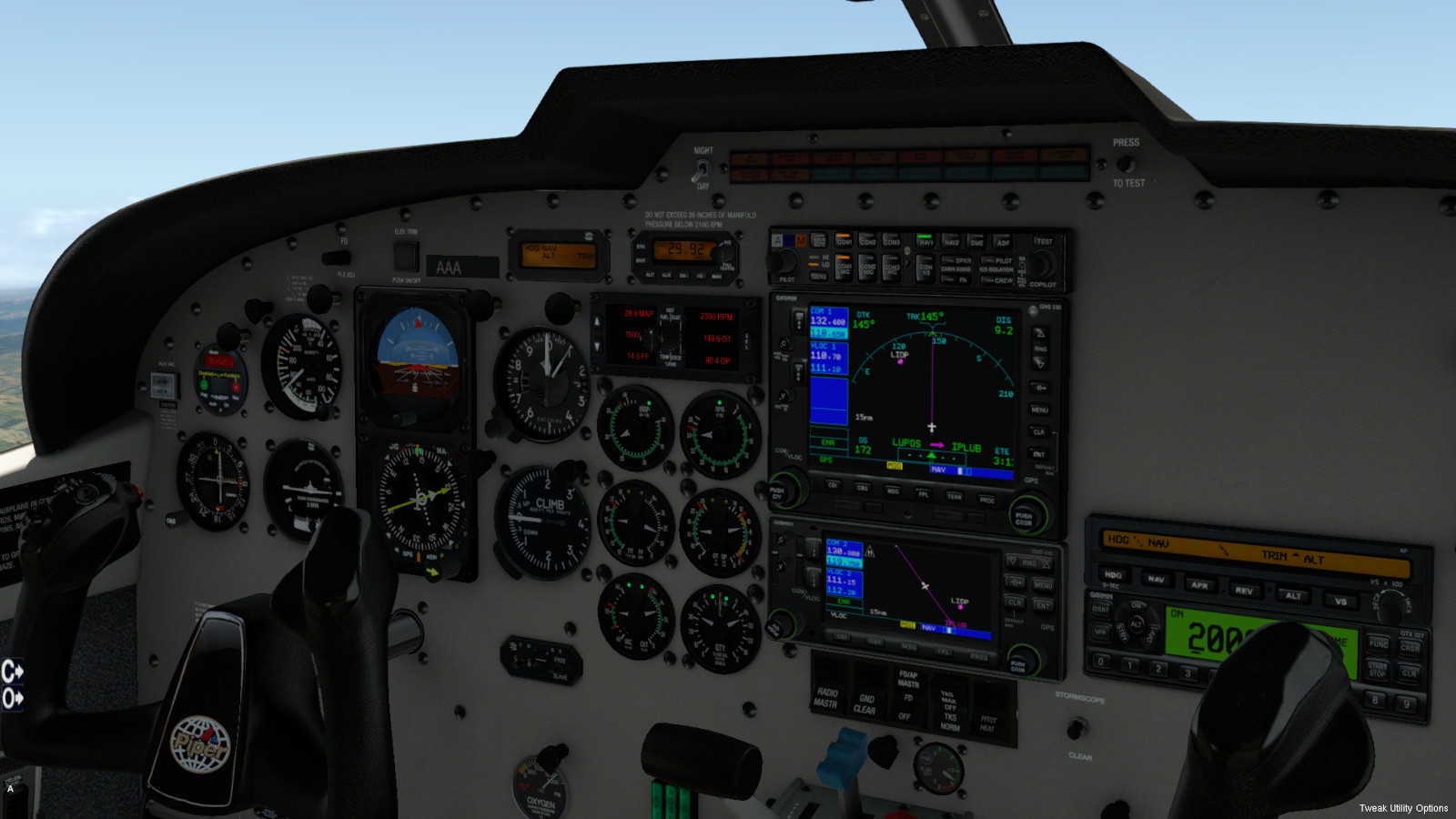Engage the autopilot ALT hold button

click(x=1293, y=596)
